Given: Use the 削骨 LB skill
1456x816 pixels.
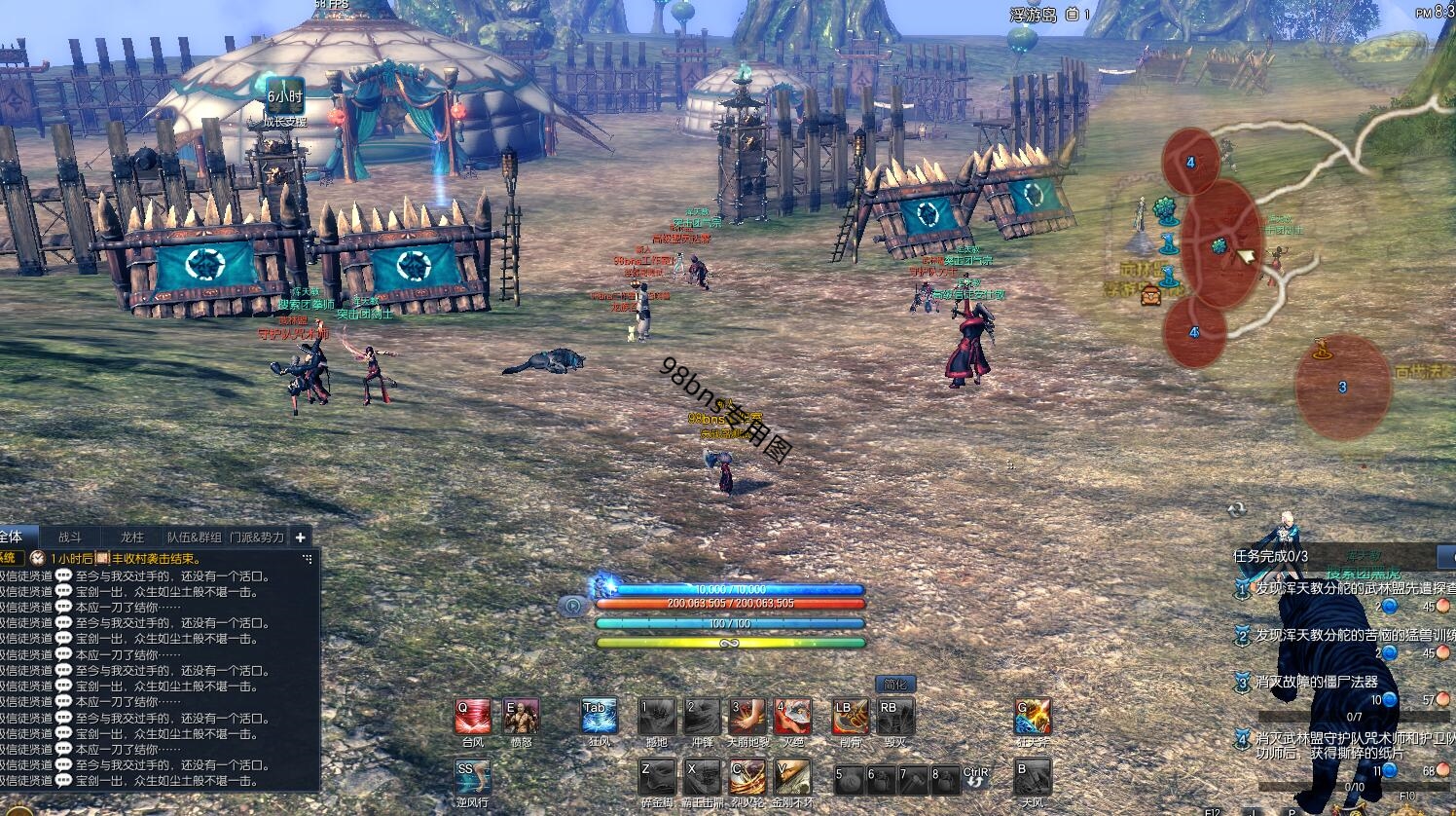Looking at the screenshot, I should click(850, 717).
